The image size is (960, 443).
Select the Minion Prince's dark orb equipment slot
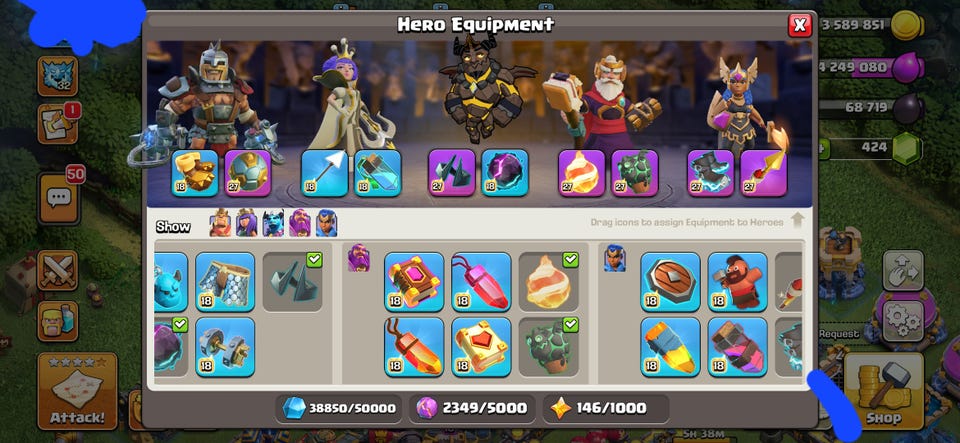click(505, 172)
